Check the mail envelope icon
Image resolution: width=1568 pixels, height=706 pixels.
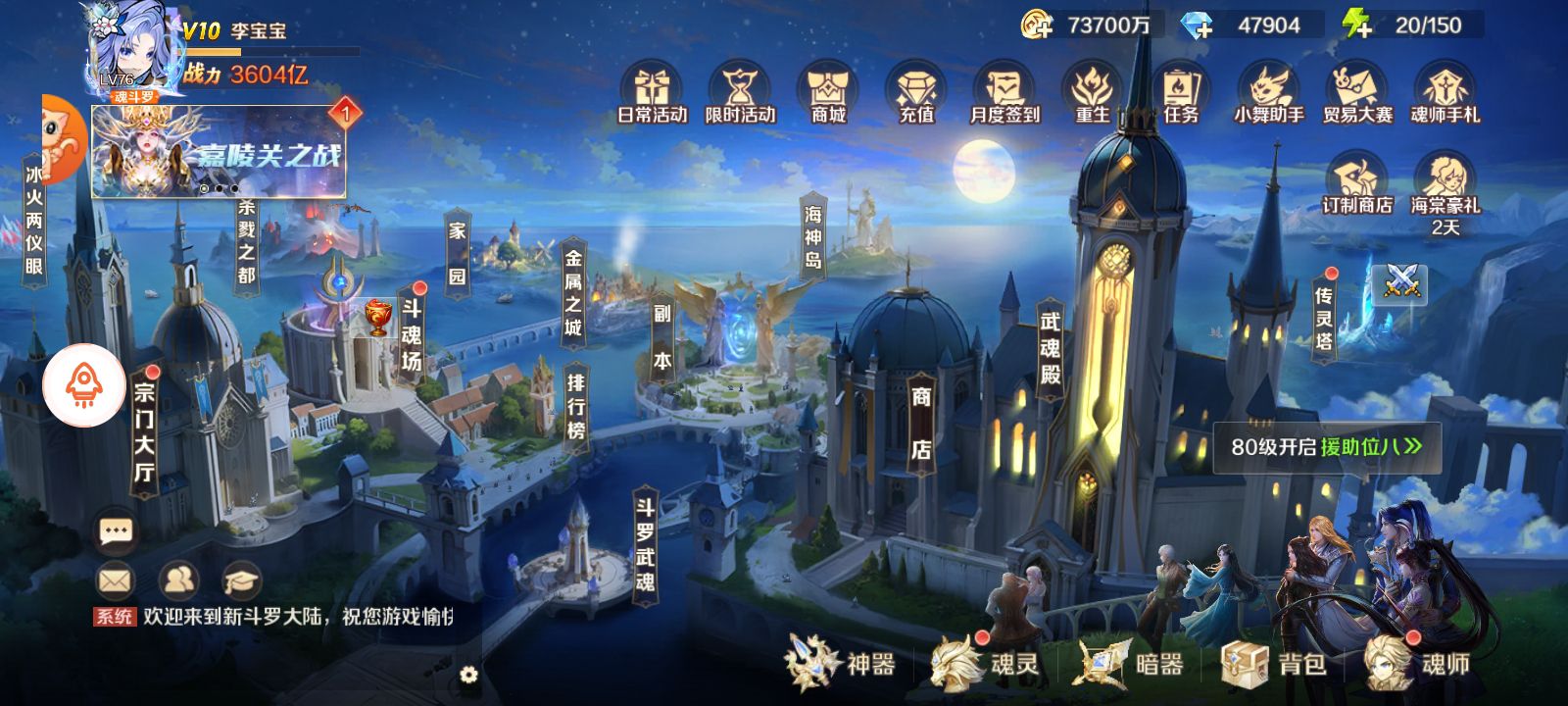click(x=115, y=581)
